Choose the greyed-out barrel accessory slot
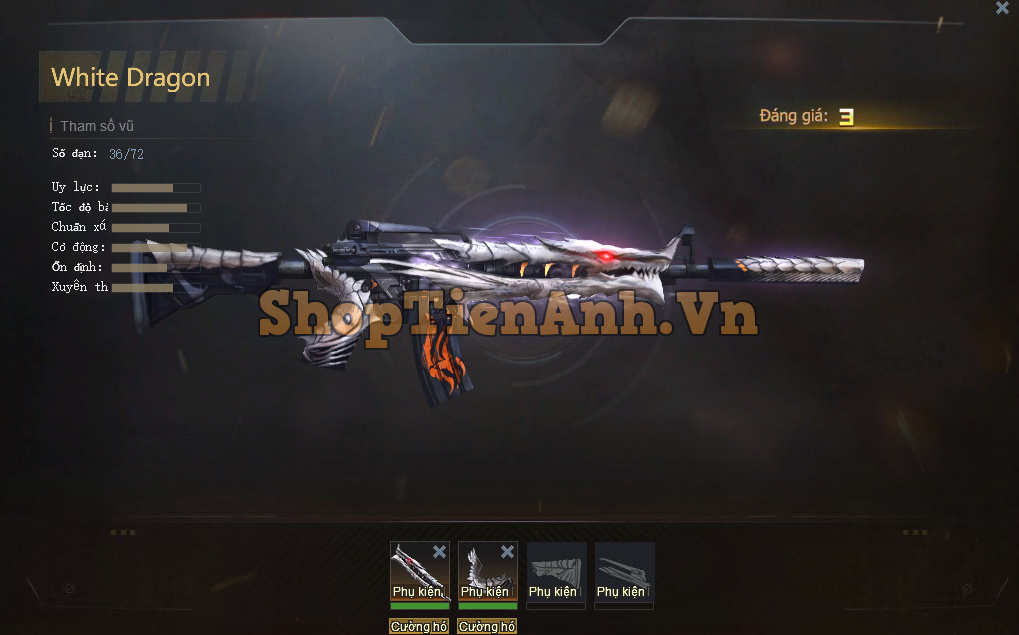 tap(624, 572)
